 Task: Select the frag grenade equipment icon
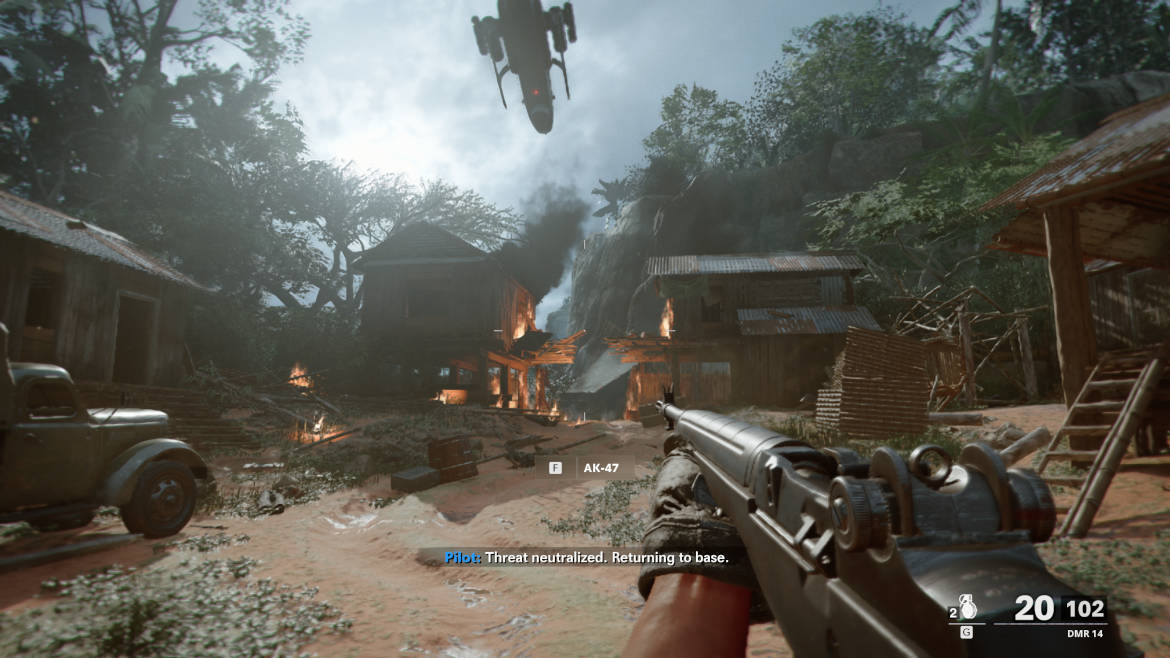(968, 608)
